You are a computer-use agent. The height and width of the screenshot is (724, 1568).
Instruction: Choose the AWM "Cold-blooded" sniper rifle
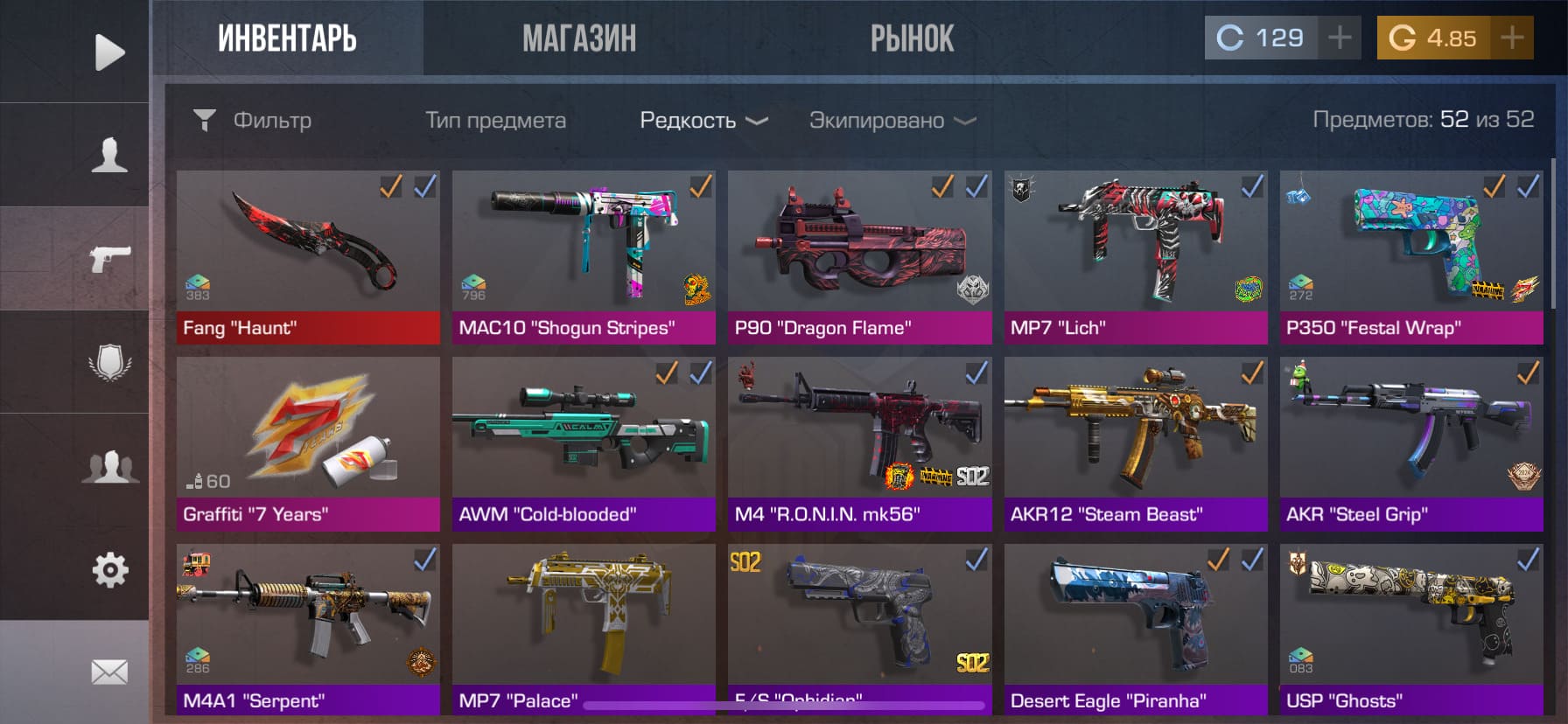[x=584, y=442]
